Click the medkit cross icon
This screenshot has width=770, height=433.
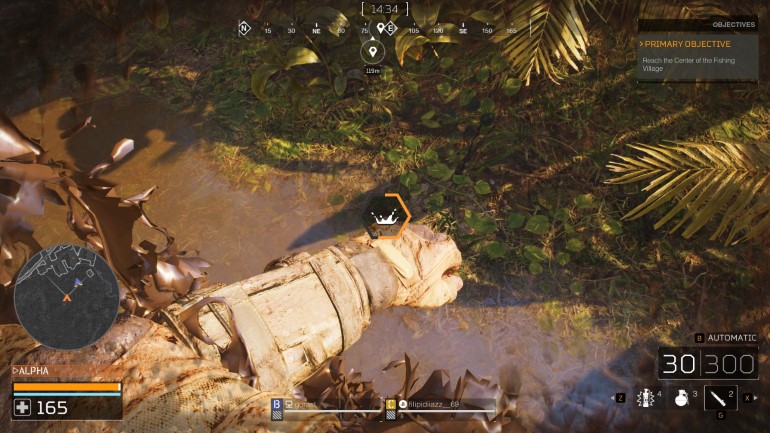tap(22, 407)
